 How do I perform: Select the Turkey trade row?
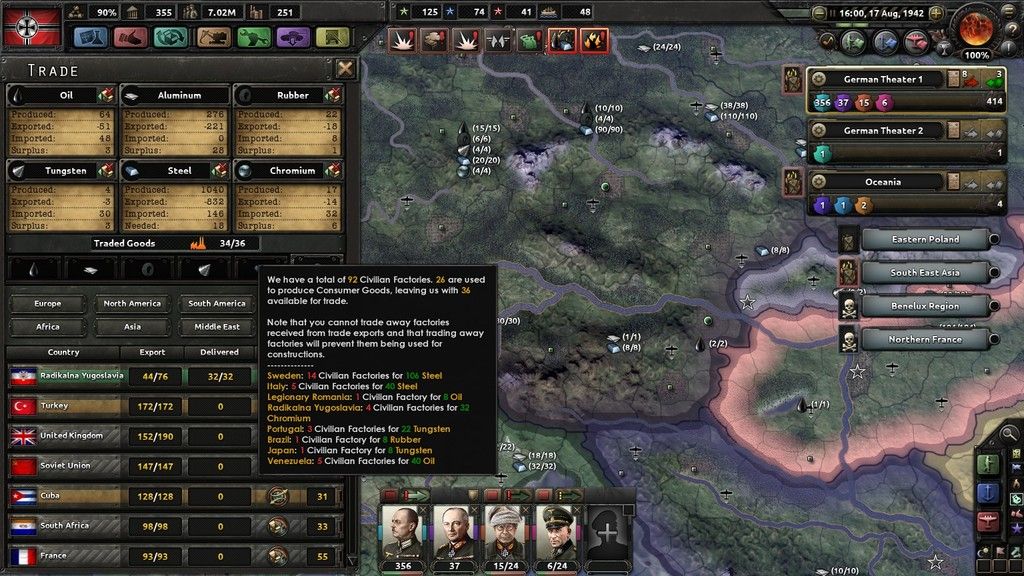(x=130, y=407)
